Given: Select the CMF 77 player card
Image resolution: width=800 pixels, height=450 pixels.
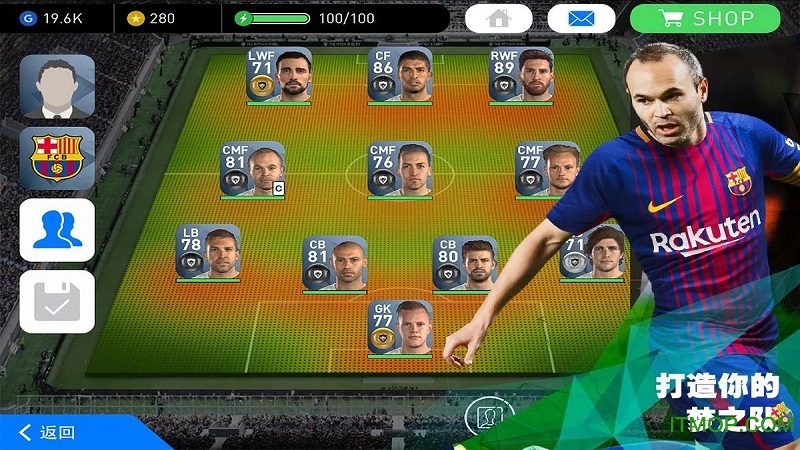Looking at the screenshot, I should click(x=546, y=169).
